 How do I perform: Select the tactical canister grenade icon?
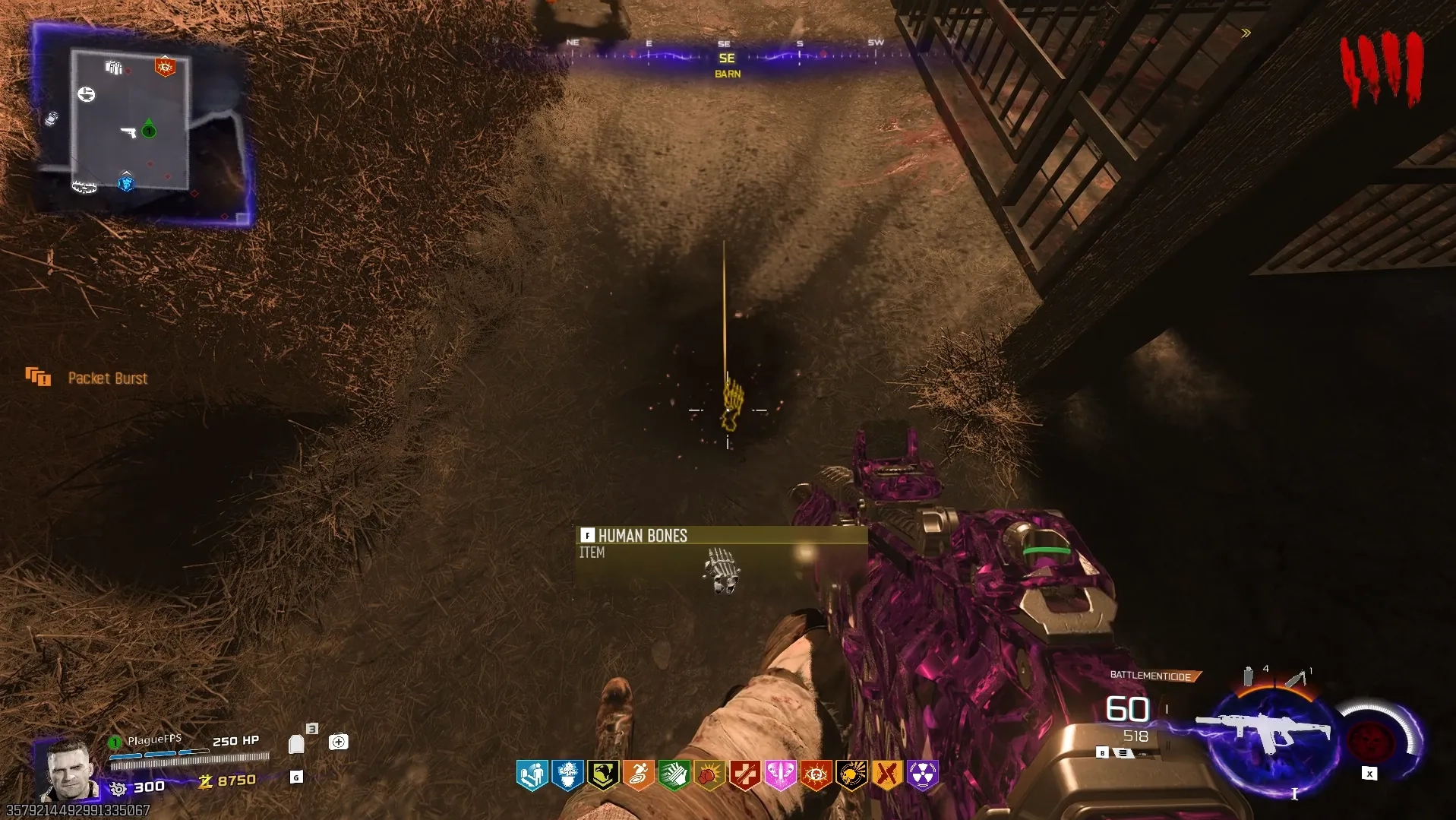[x=1248, y=676]
